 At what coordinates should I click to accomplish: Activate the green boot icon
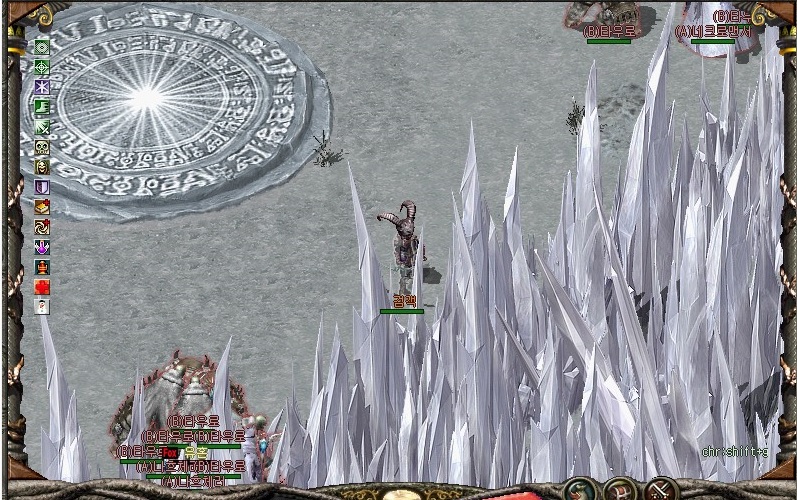42,107
